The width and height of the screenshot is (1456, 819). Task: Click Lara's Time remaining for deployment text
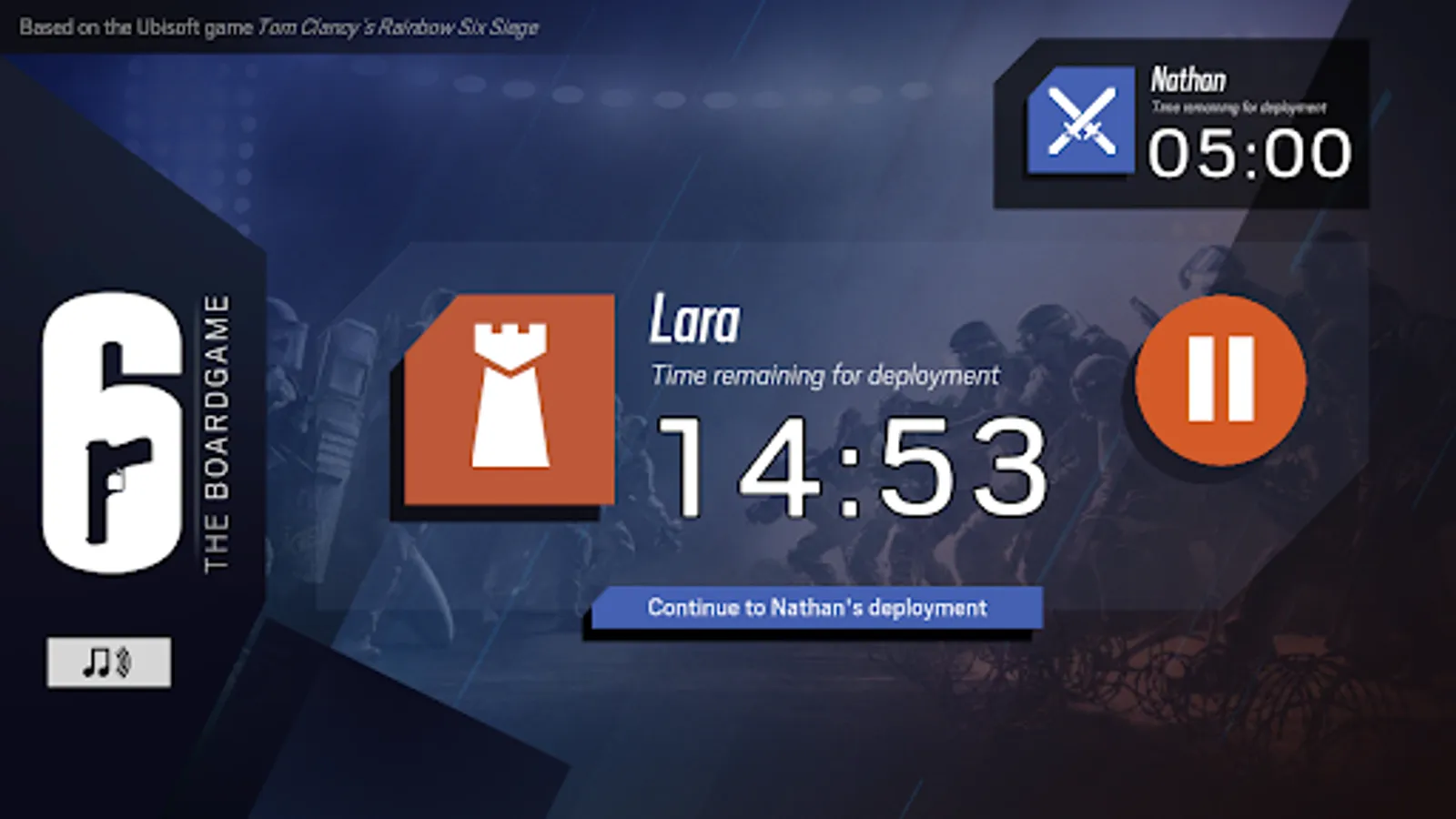tap(824, 373)
